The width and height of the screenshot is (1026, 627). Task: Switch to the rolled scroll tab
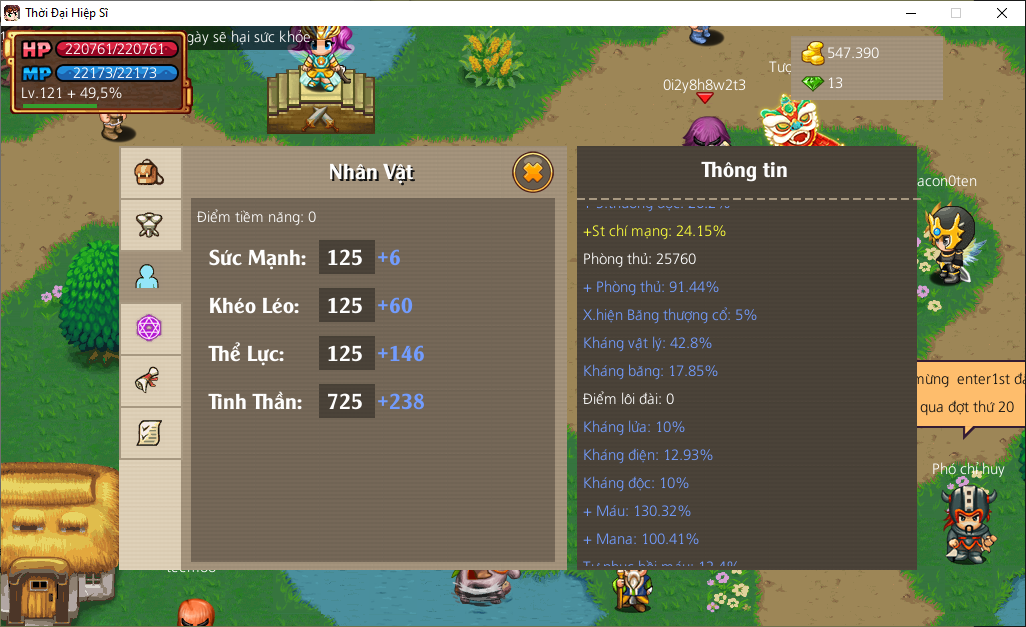150,381
